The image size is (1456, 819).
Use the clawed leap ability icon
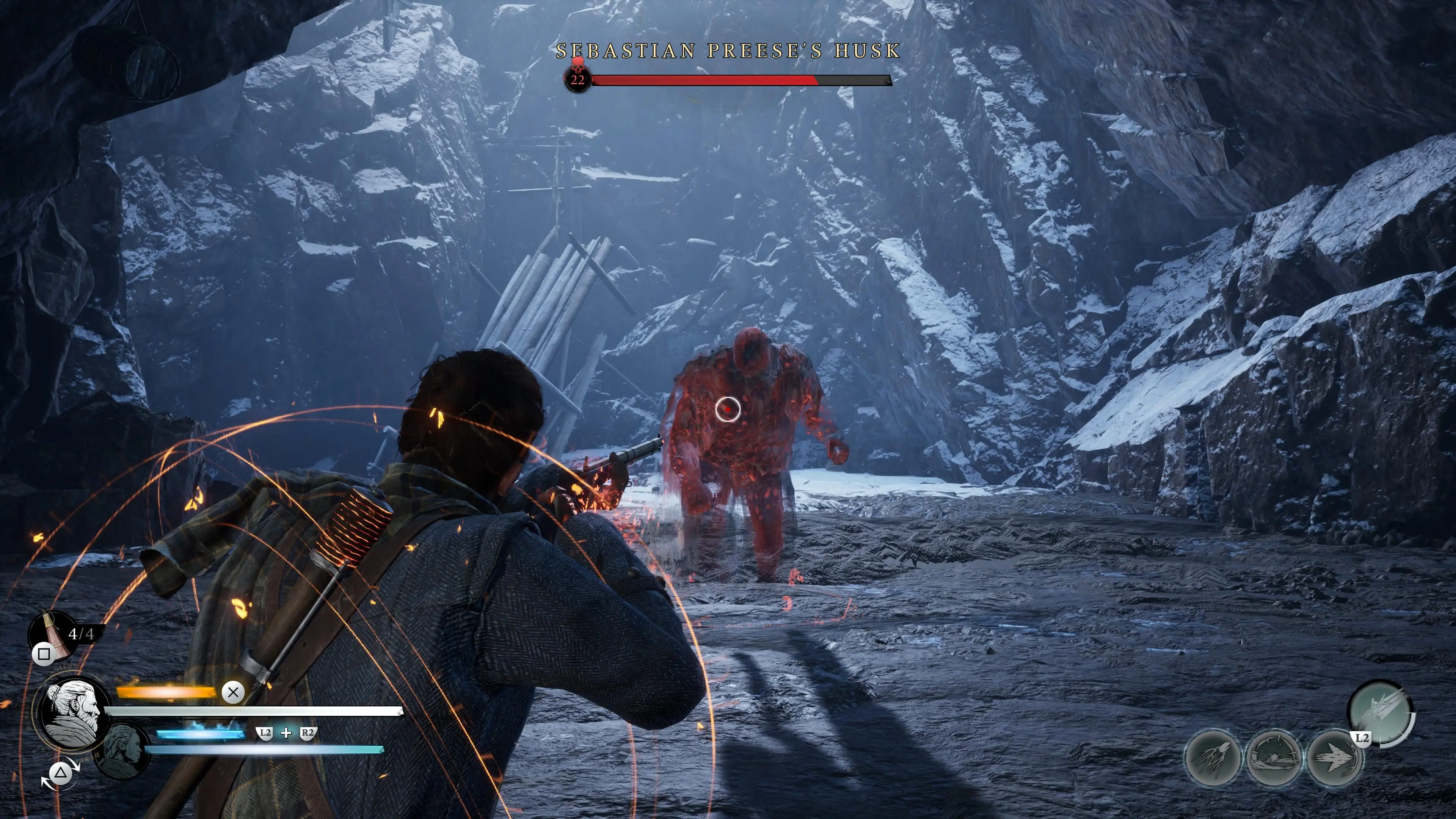(x=1213, y=758)
